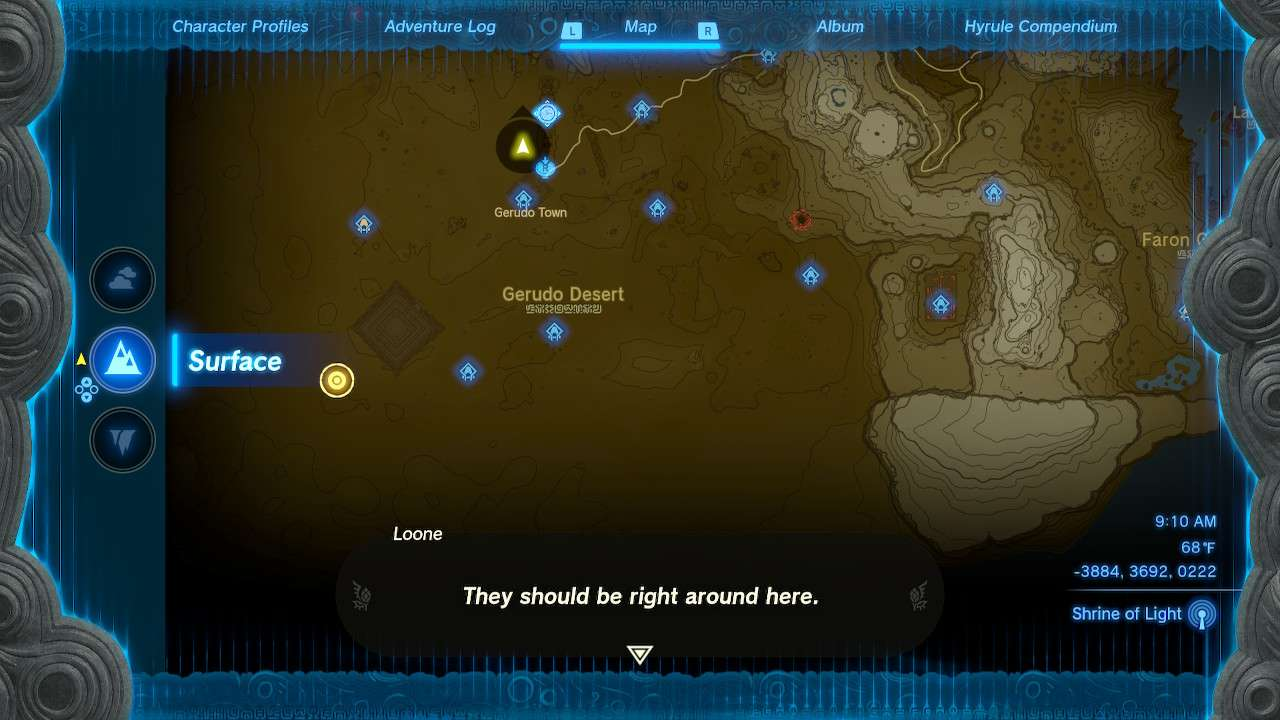
Task: Go to the Character Profiles tab
Action: (x=240, y=26)
